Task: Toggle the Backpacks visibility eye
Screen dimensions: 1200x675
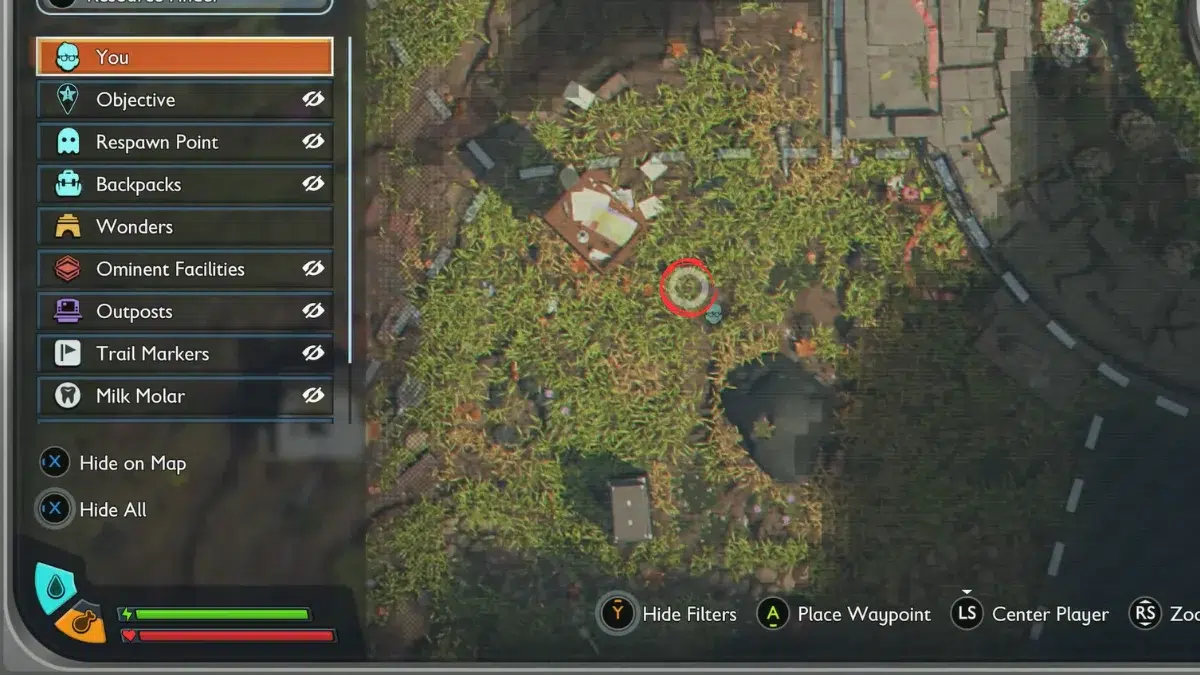Action: (x=314, y=184)
